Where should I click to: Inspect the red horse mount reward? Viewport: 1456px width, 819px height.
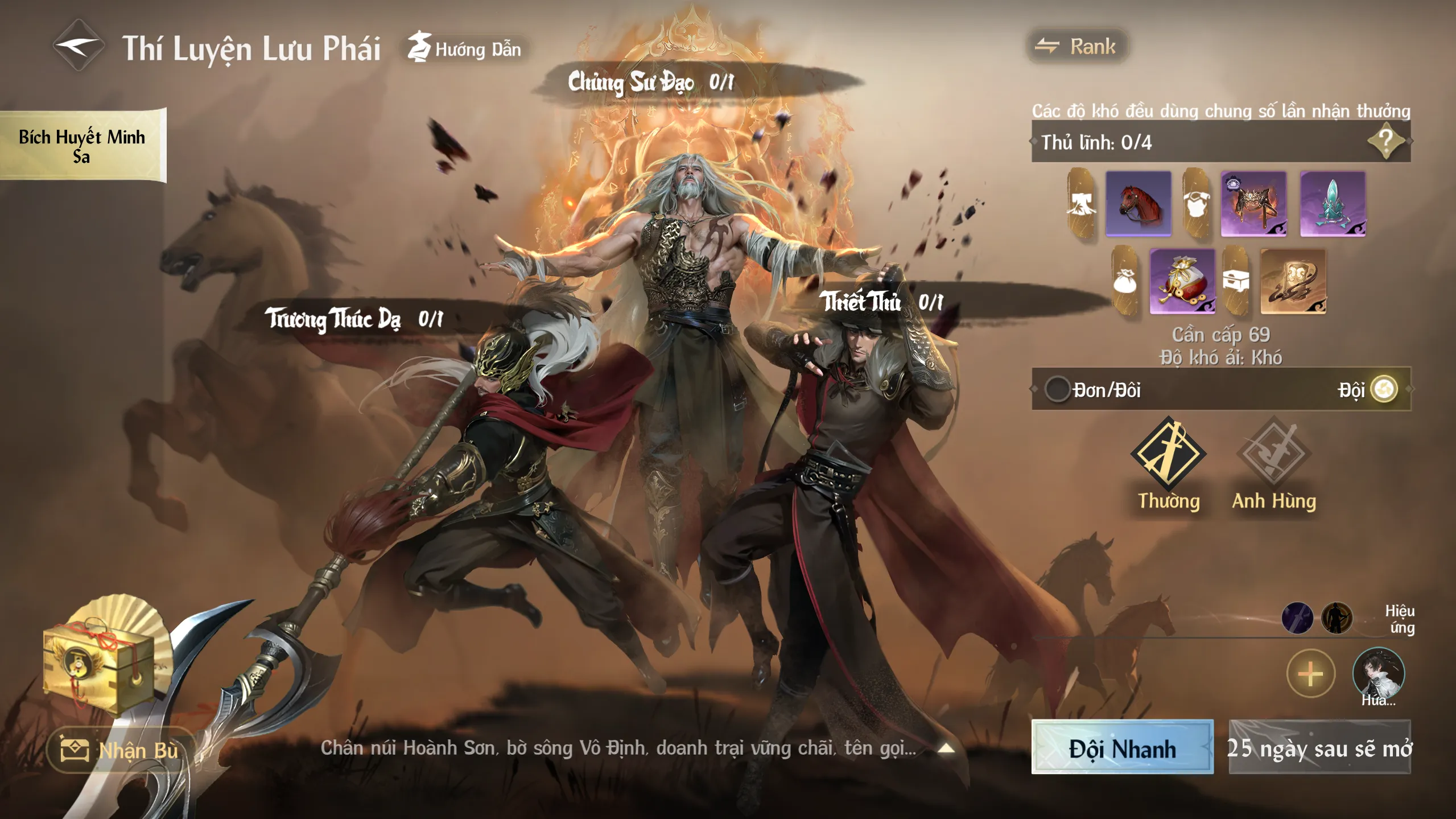pos(1138,203)
